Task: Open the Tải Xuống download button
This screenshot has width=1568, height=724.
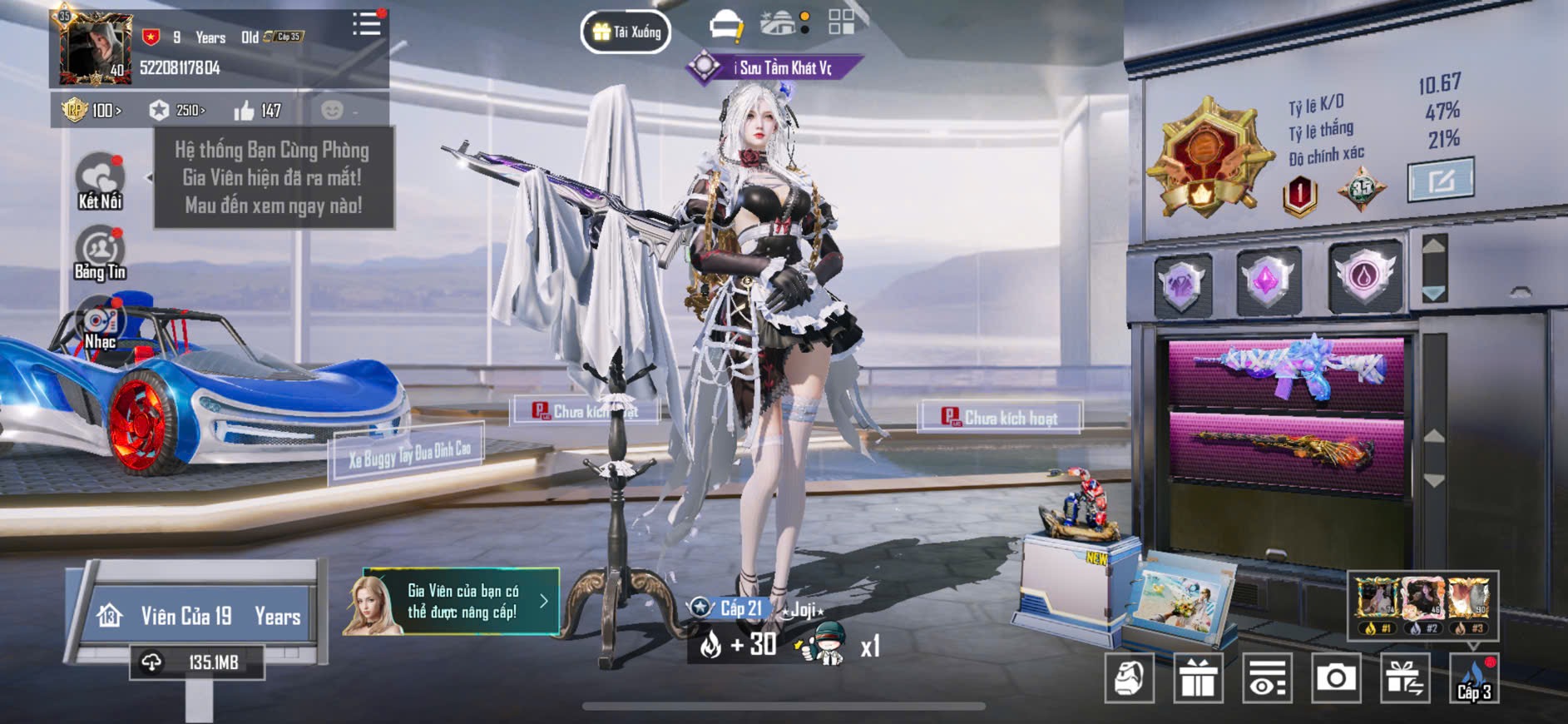Action: pos(626,32)
